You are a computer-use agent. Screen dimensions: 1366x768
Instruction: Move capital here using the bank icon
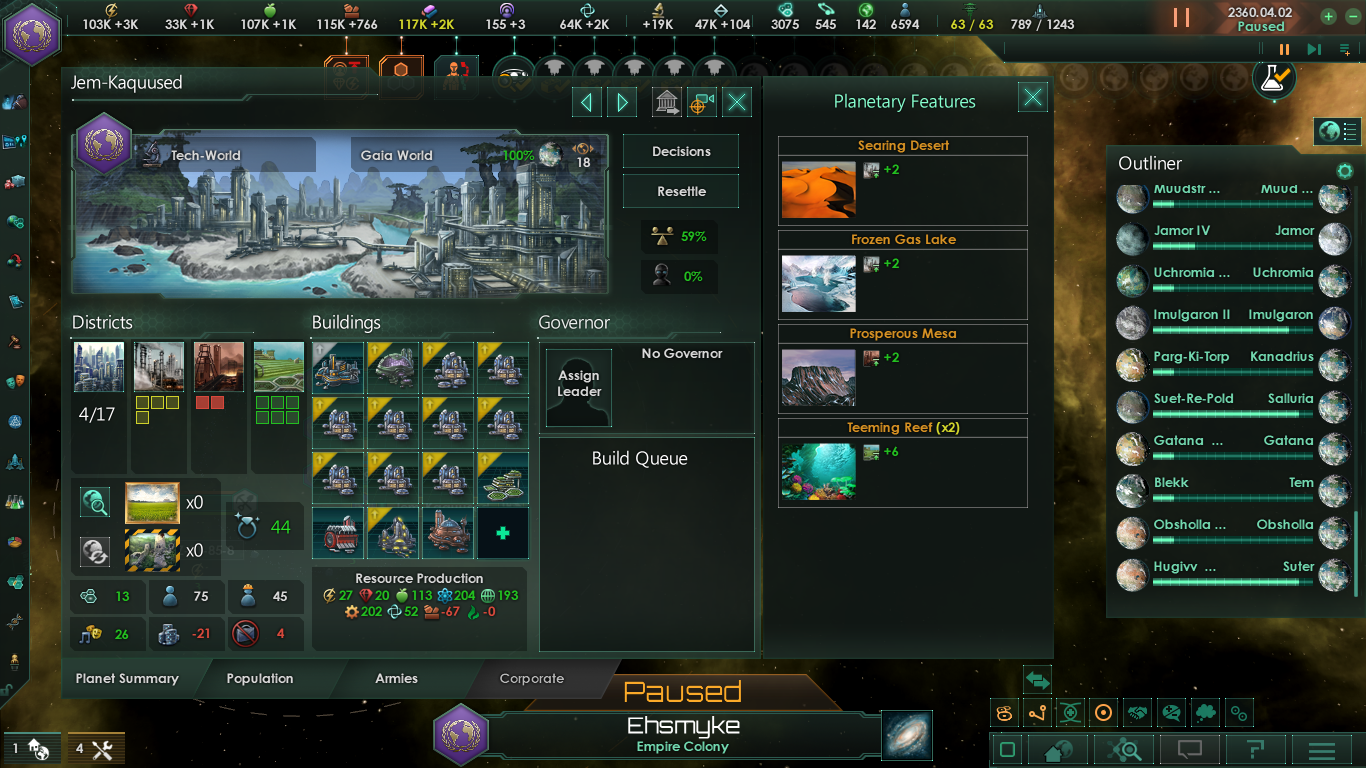pos(668,101)
